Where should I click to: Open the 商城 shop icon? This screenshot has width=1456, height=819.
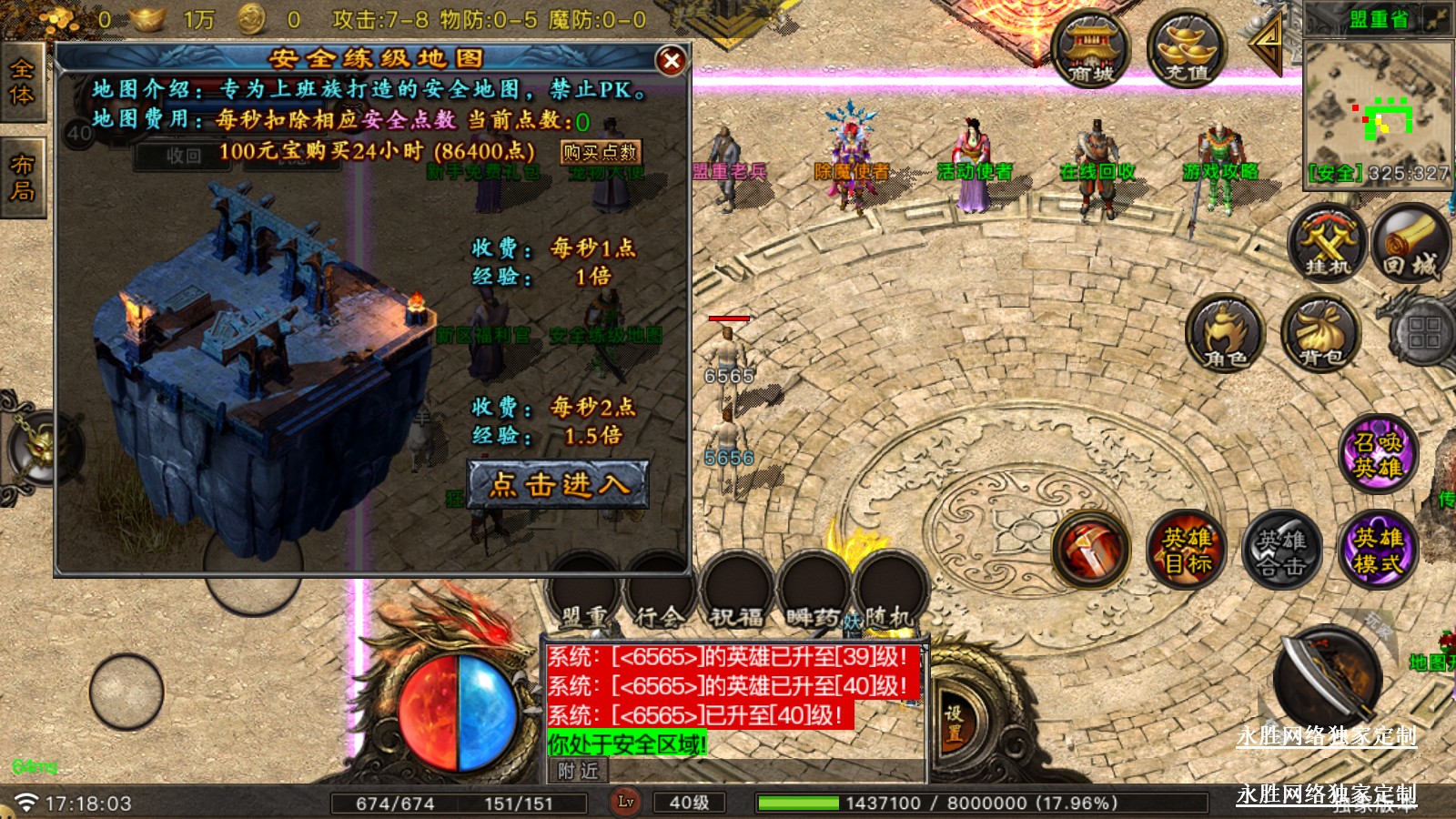pyautogui.click(x=1090, y=49)
